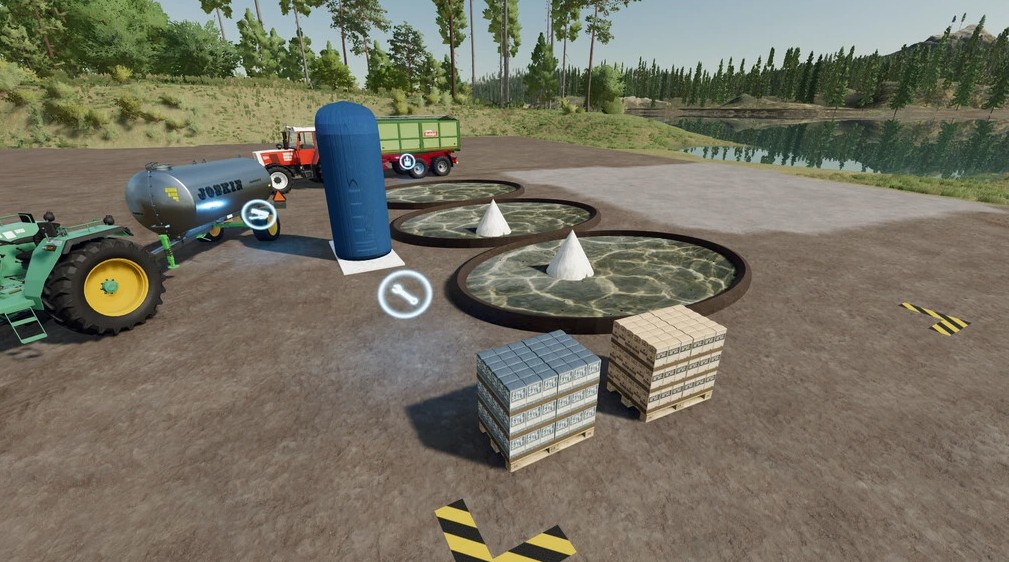Select the small marker icon on the green trailer
Image resolution: width=1009 pixels, height=562 pixels.
[407, 162]
